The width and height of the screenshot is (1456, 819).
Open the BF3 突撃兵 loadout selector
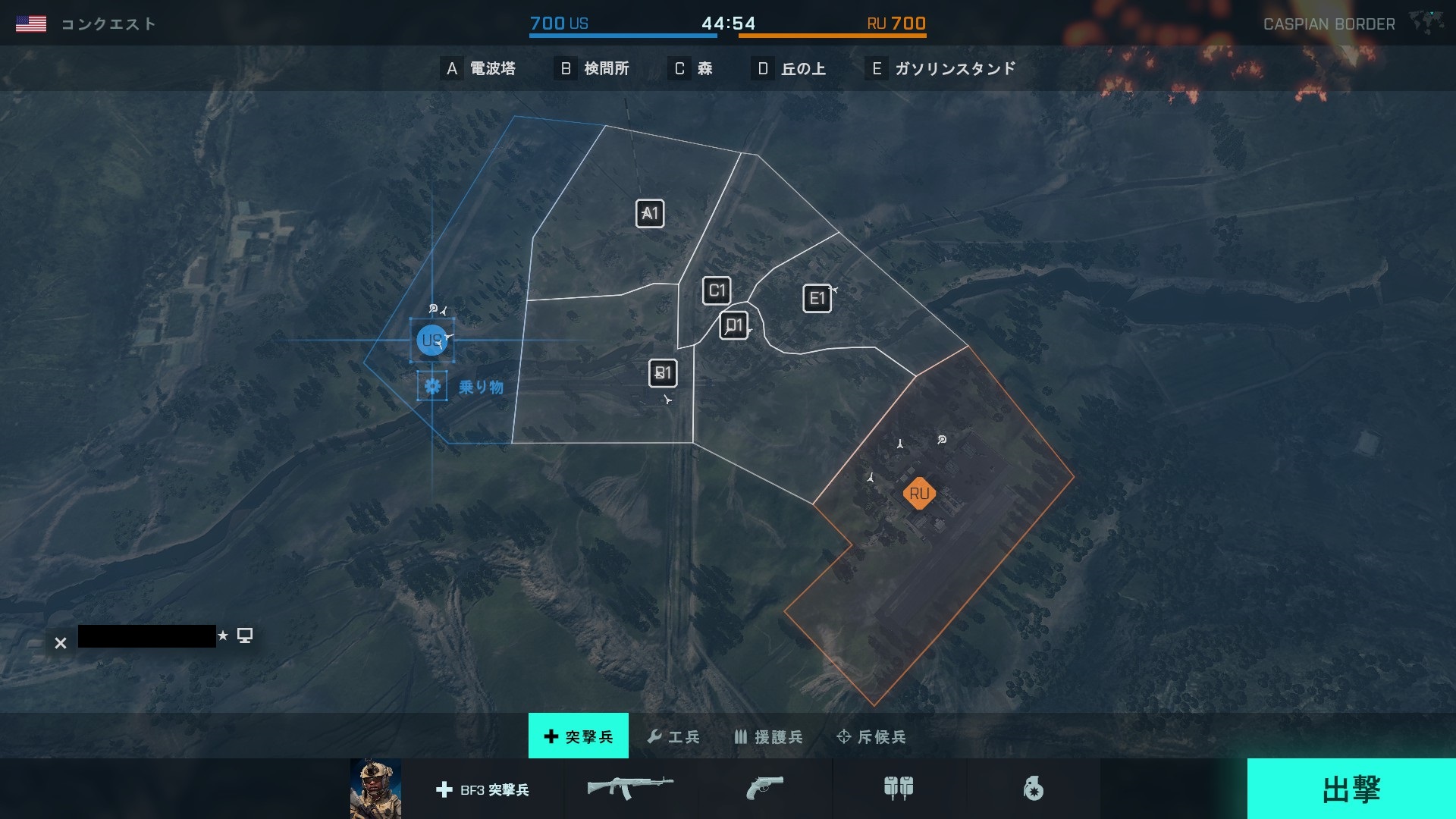(x=483, y=789)
